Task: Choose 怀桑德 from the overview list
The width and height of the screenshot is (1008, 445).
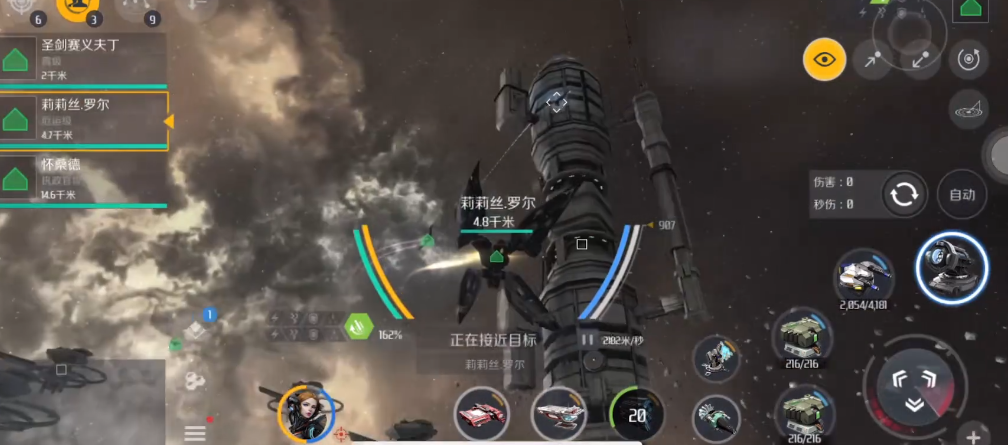Action: [x=85, y=178]
